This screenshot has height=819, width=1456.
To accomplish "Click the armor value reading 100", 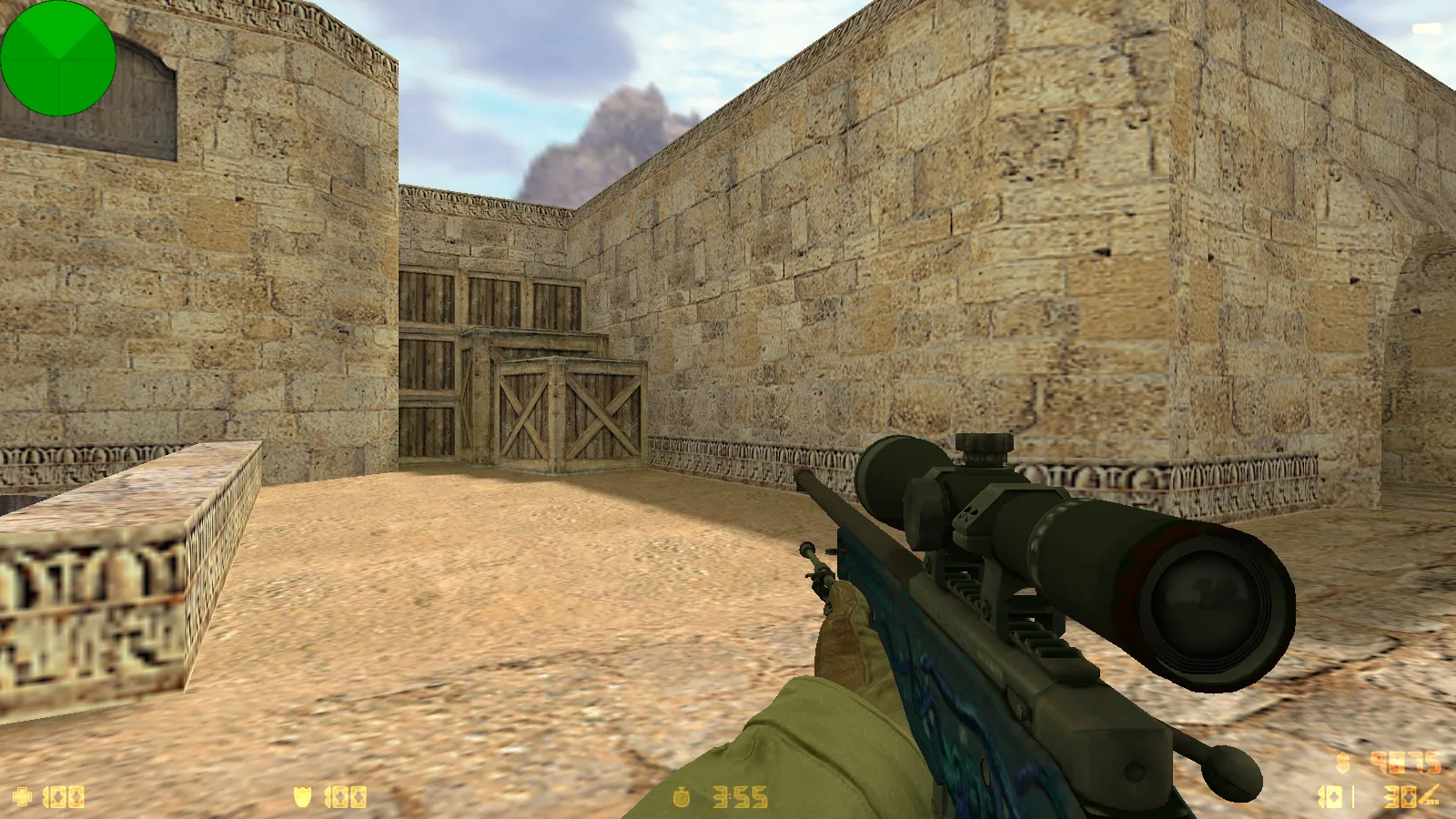I will [x=346, y=796].
